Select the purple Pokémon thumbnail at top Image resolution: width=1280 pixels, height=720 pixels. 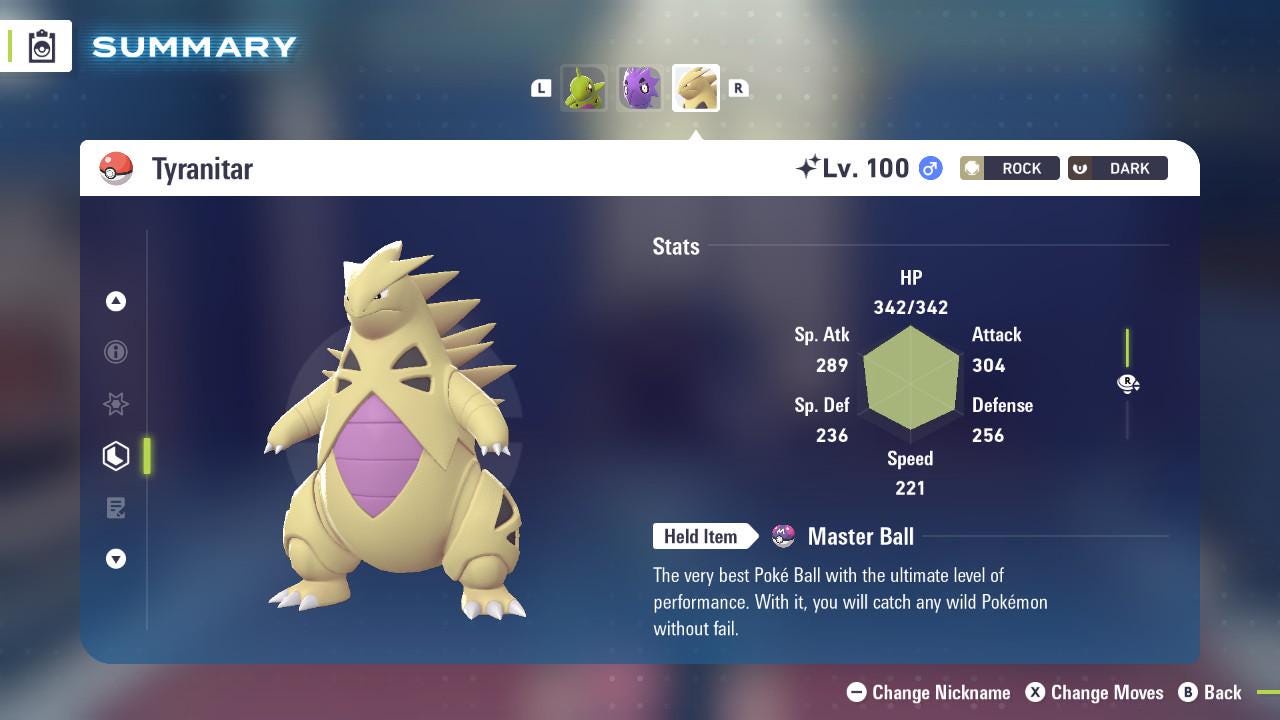click(639, 88)
